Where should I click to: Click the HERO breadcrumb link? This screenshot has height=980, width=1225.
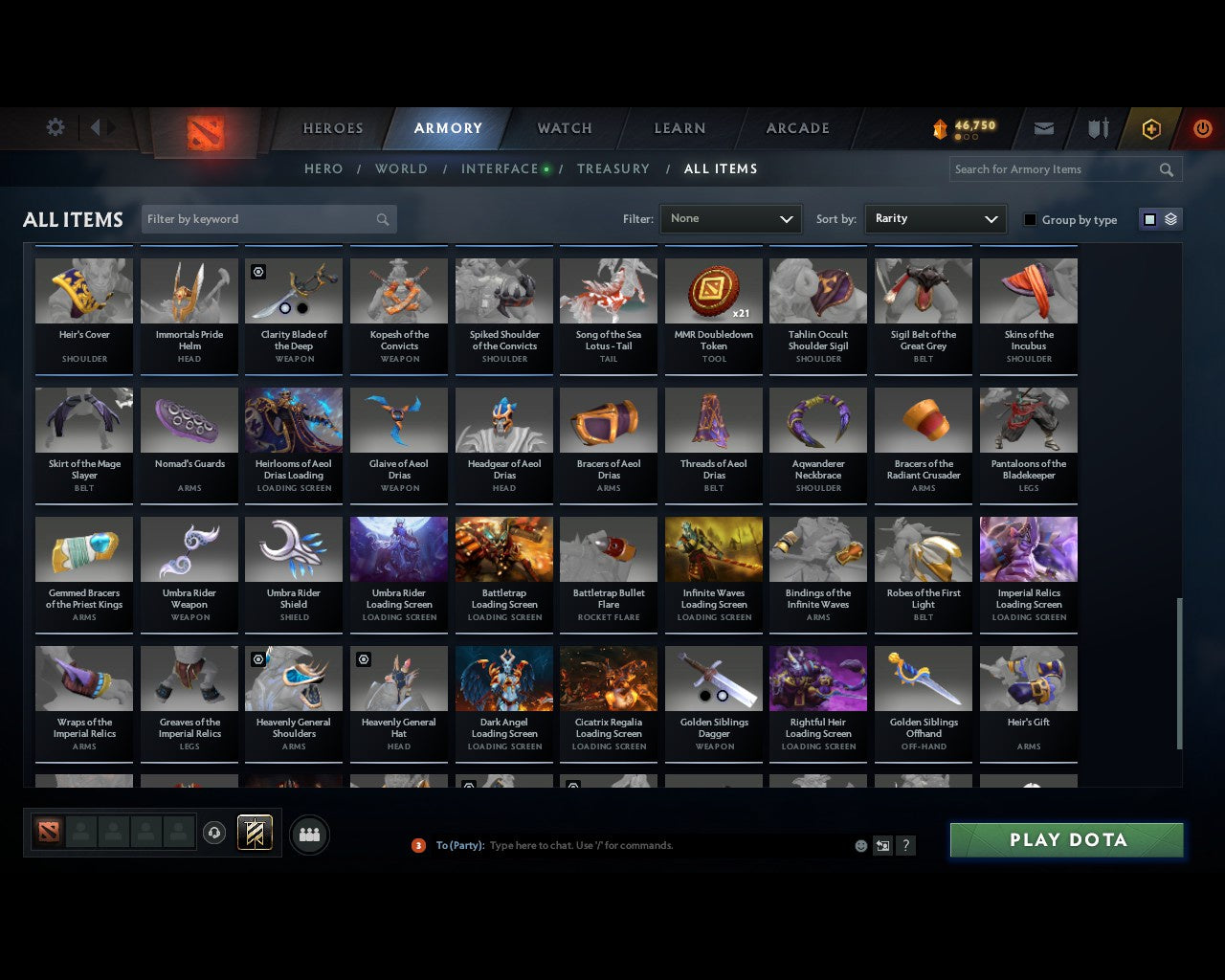coord(323,168)
